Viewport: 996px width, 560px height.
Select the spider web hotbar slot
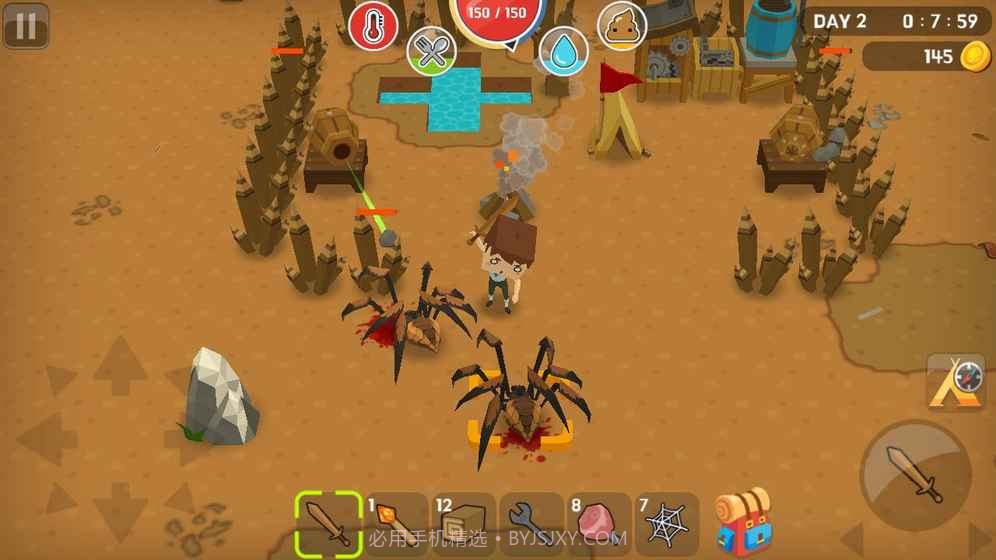666,523
